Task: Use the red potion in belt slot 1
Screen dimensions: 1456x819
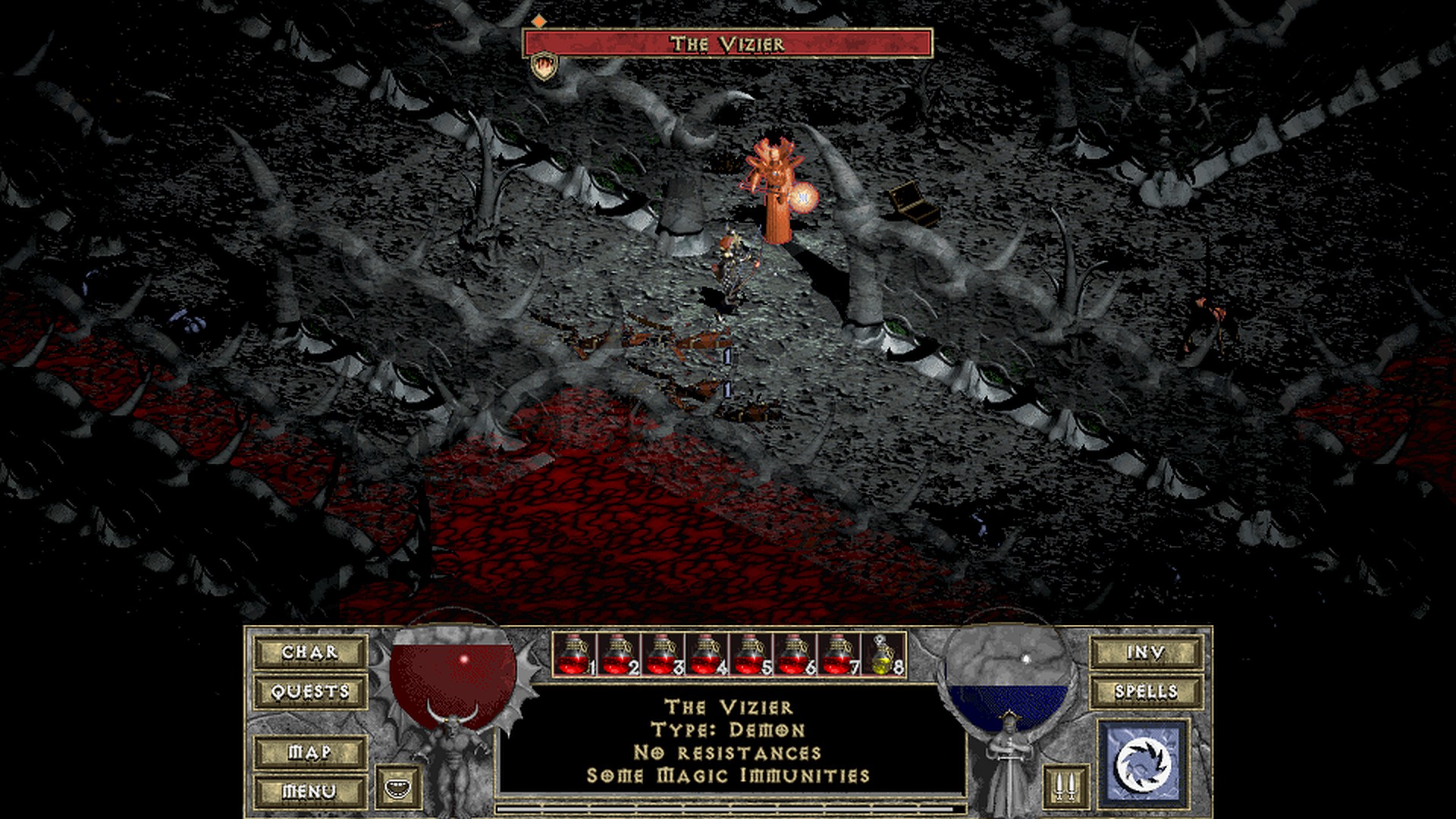Action: 574,654
